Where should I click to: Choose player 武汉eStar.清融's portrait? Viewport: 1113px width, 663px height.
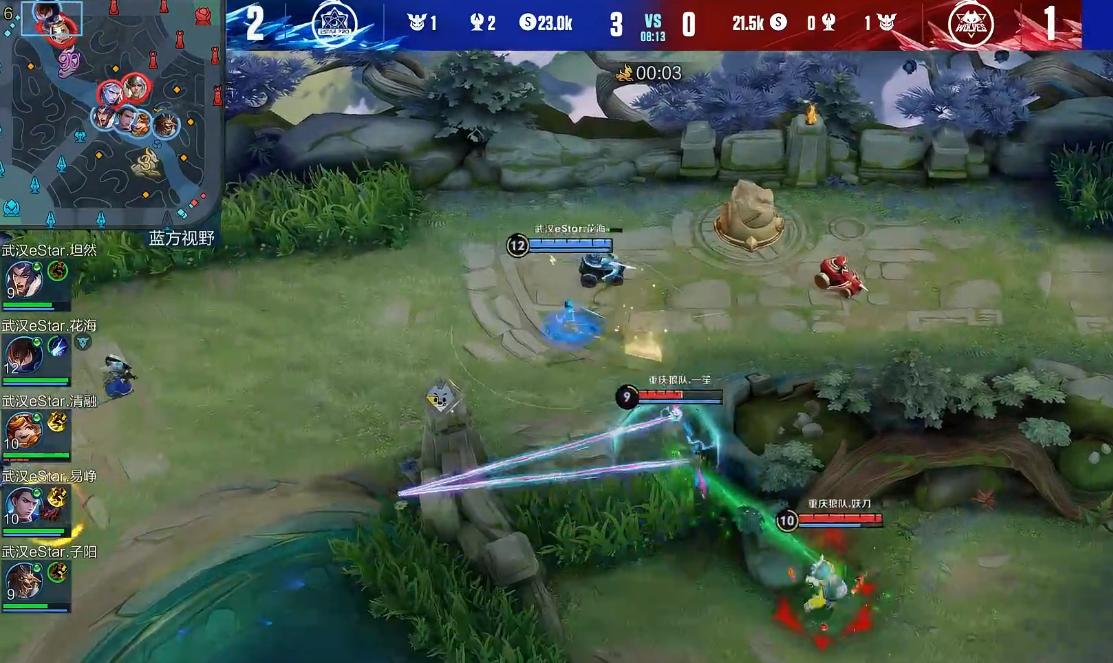(22, 429)
